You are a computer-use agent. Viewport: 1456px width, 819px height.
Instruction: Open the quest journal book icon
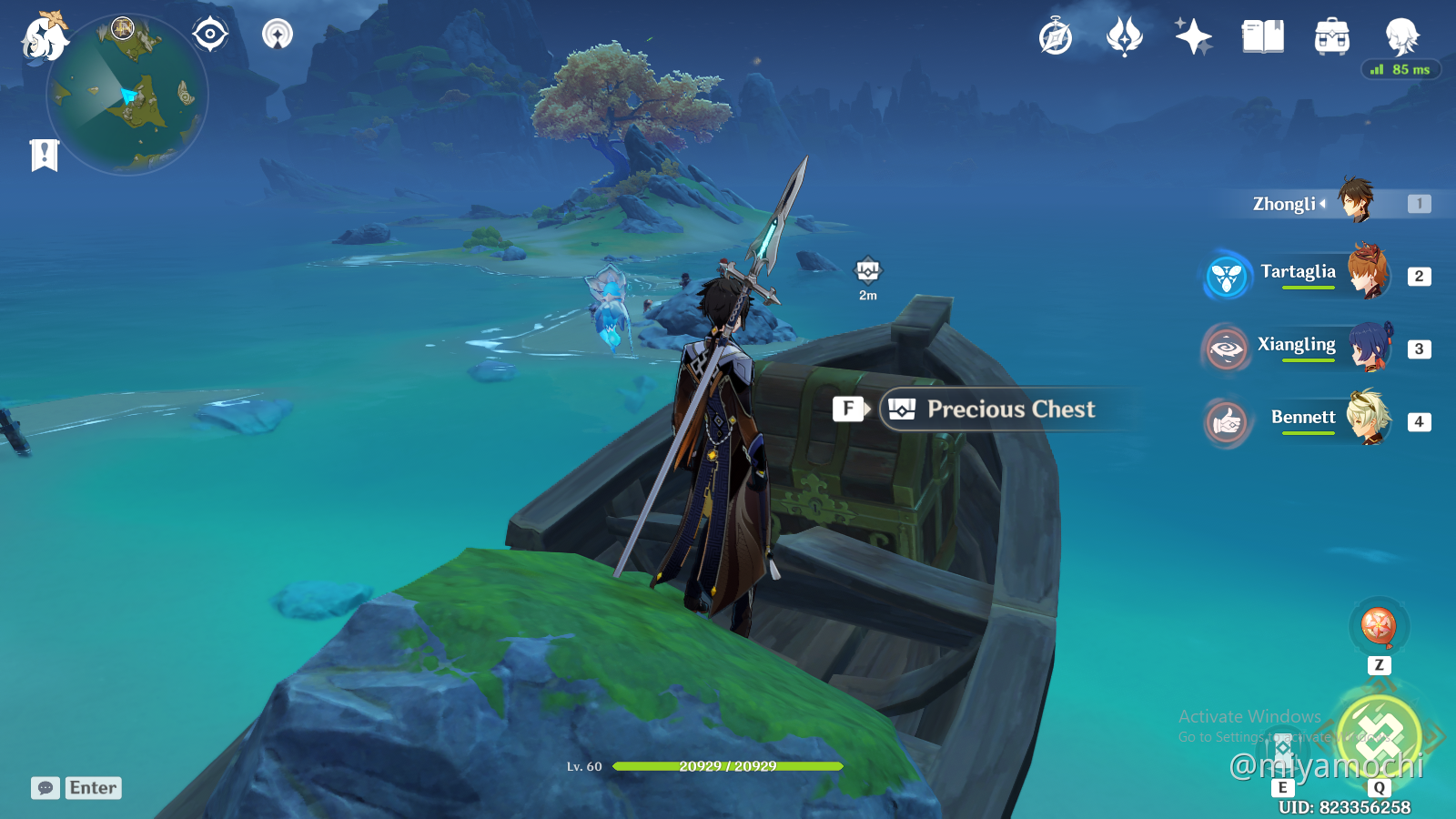[x=1263, y=36]
